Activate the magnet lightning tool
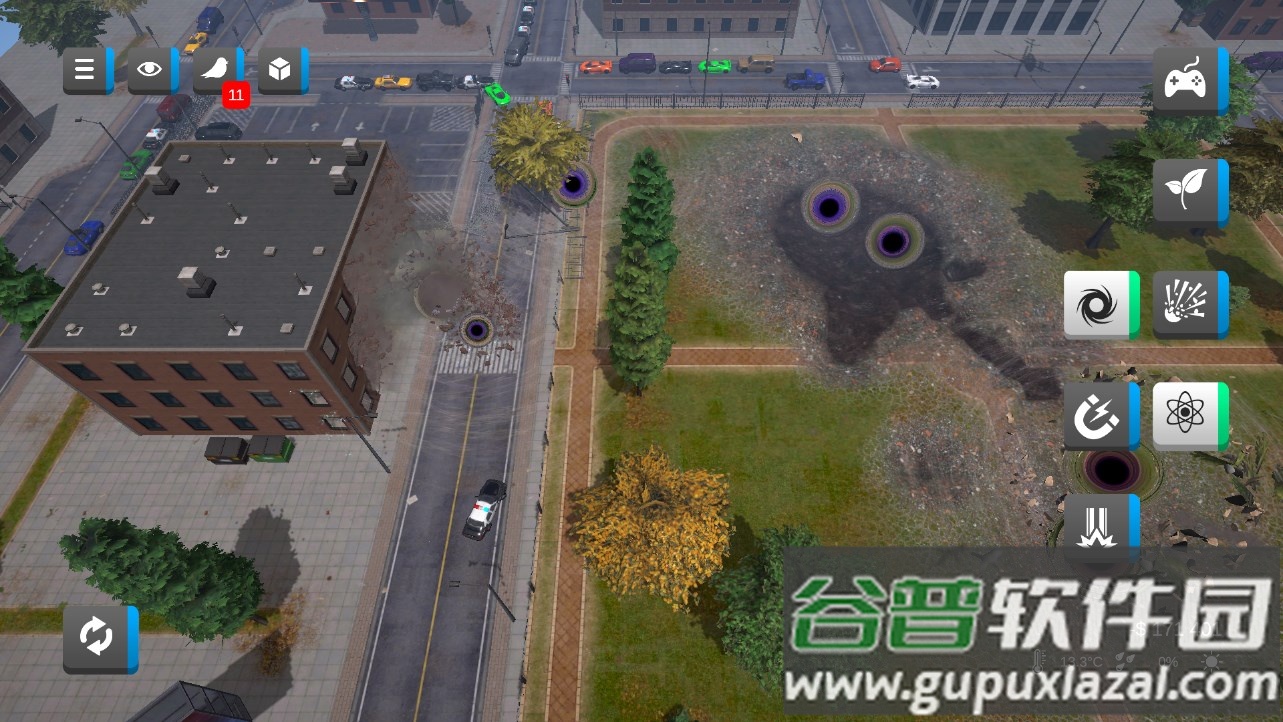The height and width of the screenshot is (722, 1283). pos(1098,414)
